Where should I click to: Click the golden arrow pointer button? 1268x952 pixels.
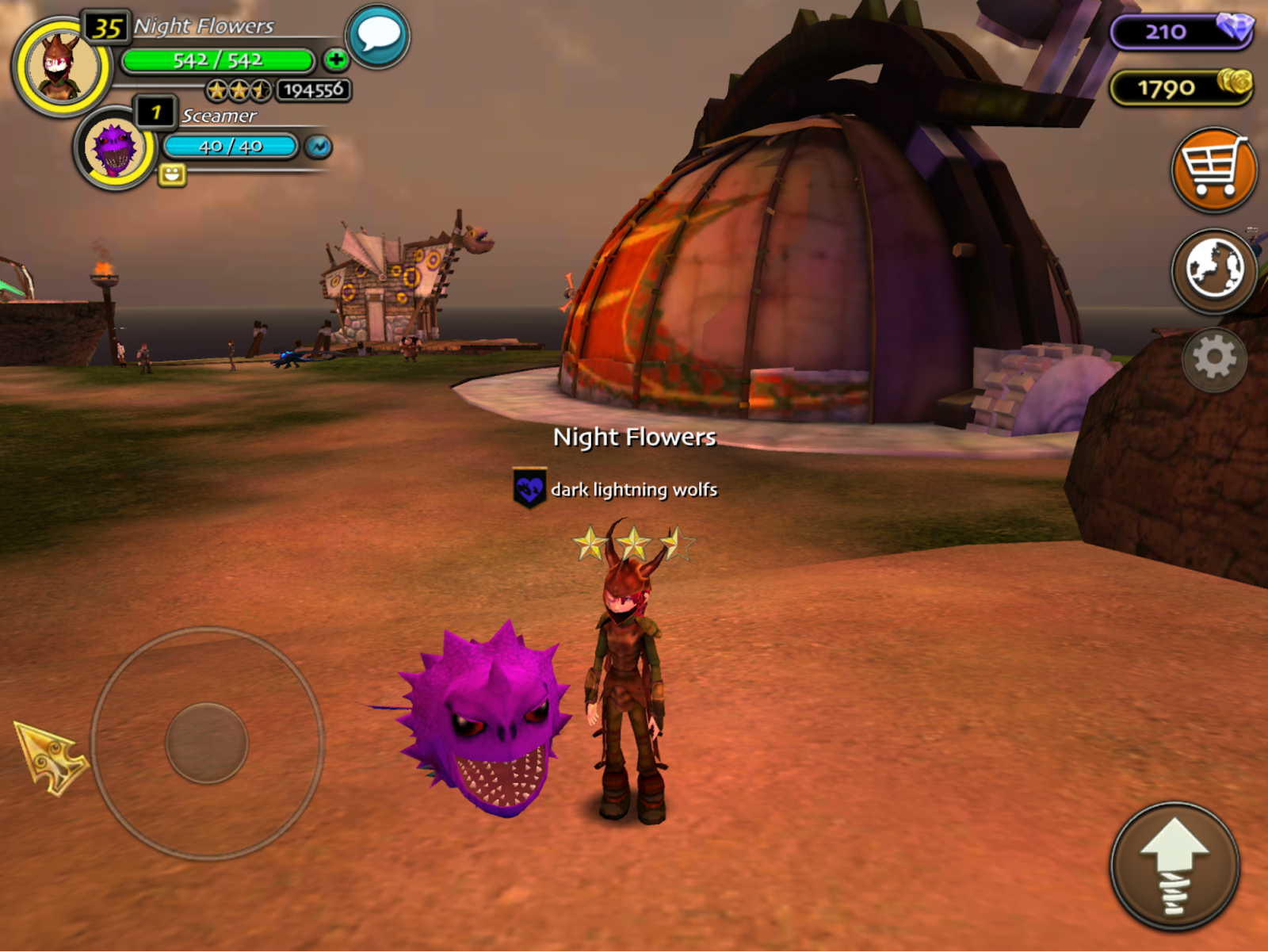pyautogui.click(x=51, y=756)
